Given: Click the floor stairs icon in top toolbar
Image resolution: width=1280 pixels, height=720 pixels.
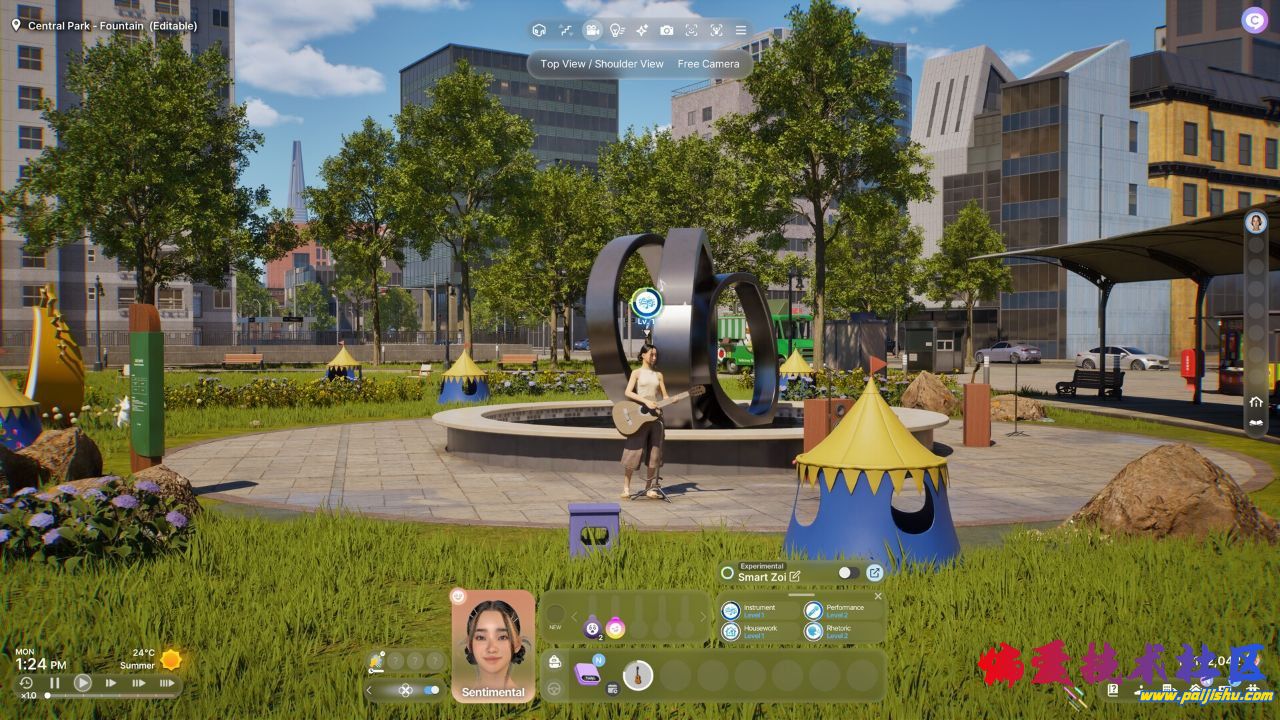Looking at the screenshot, I should [566, 30].
